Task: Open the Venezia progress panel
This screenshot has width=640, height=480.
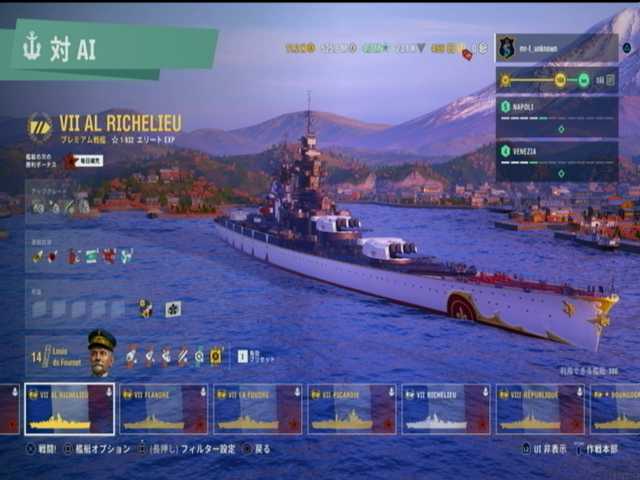Action: click(556, 161)
